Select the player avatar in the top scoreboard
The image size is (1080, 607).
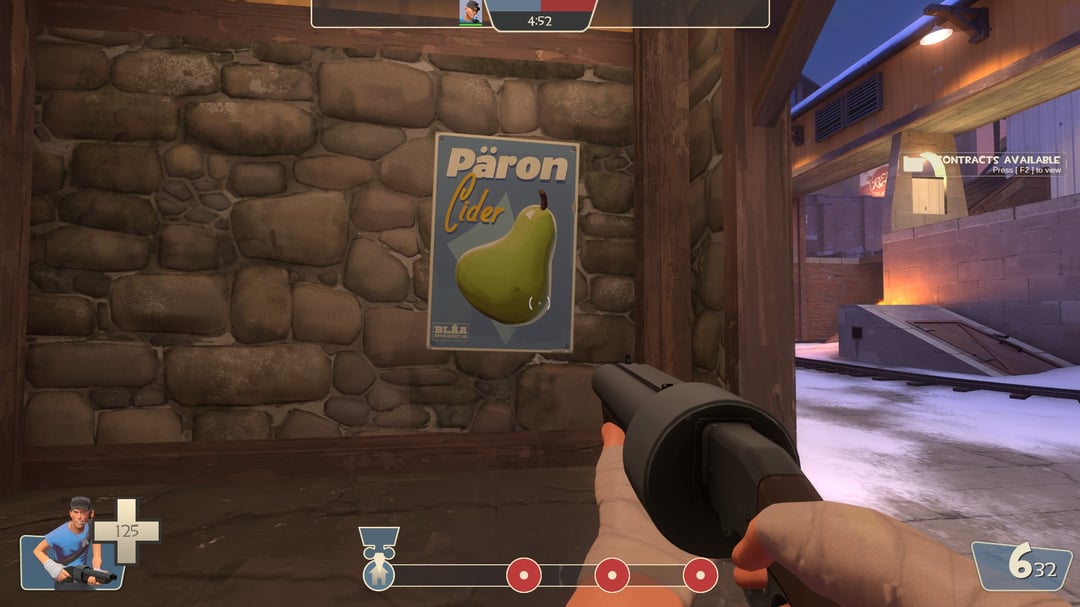[470, 12]
